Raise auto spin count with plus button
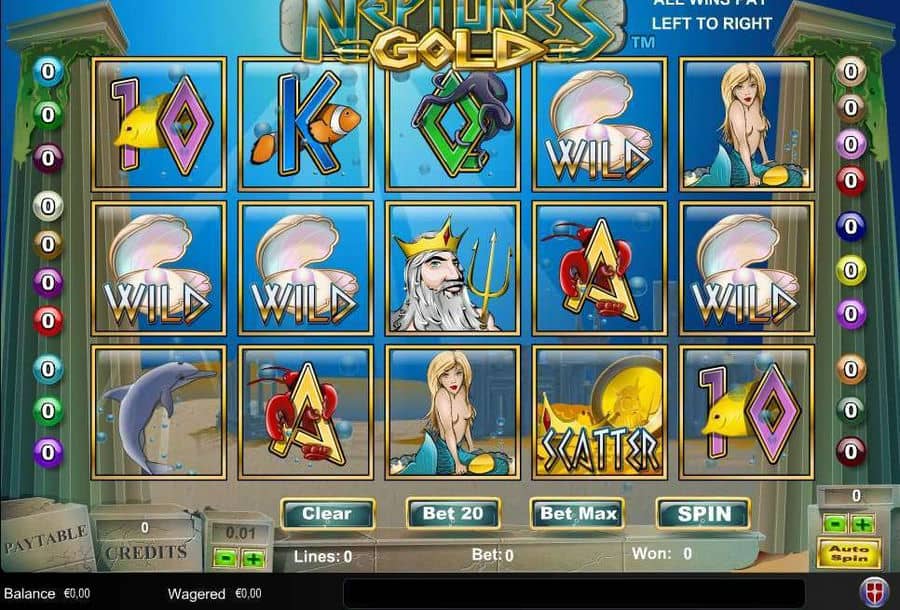This screenshot has width=900, height=610. pos(861,523)
